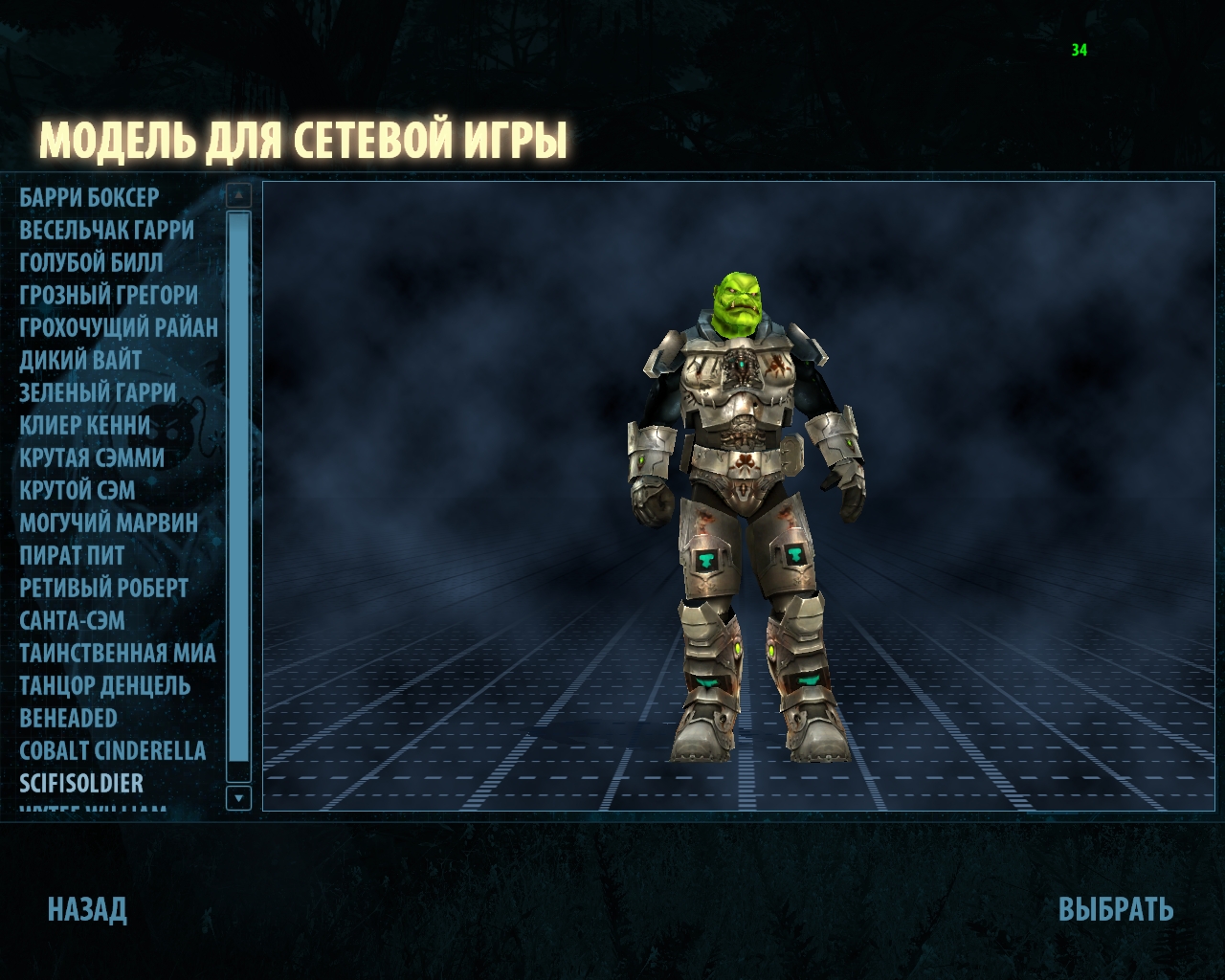The width and height of the screenshot is (1225, 980).
Task: Pick the МОГУЧИЙ МАРВИН model
Action: click(x=108, y=523)
